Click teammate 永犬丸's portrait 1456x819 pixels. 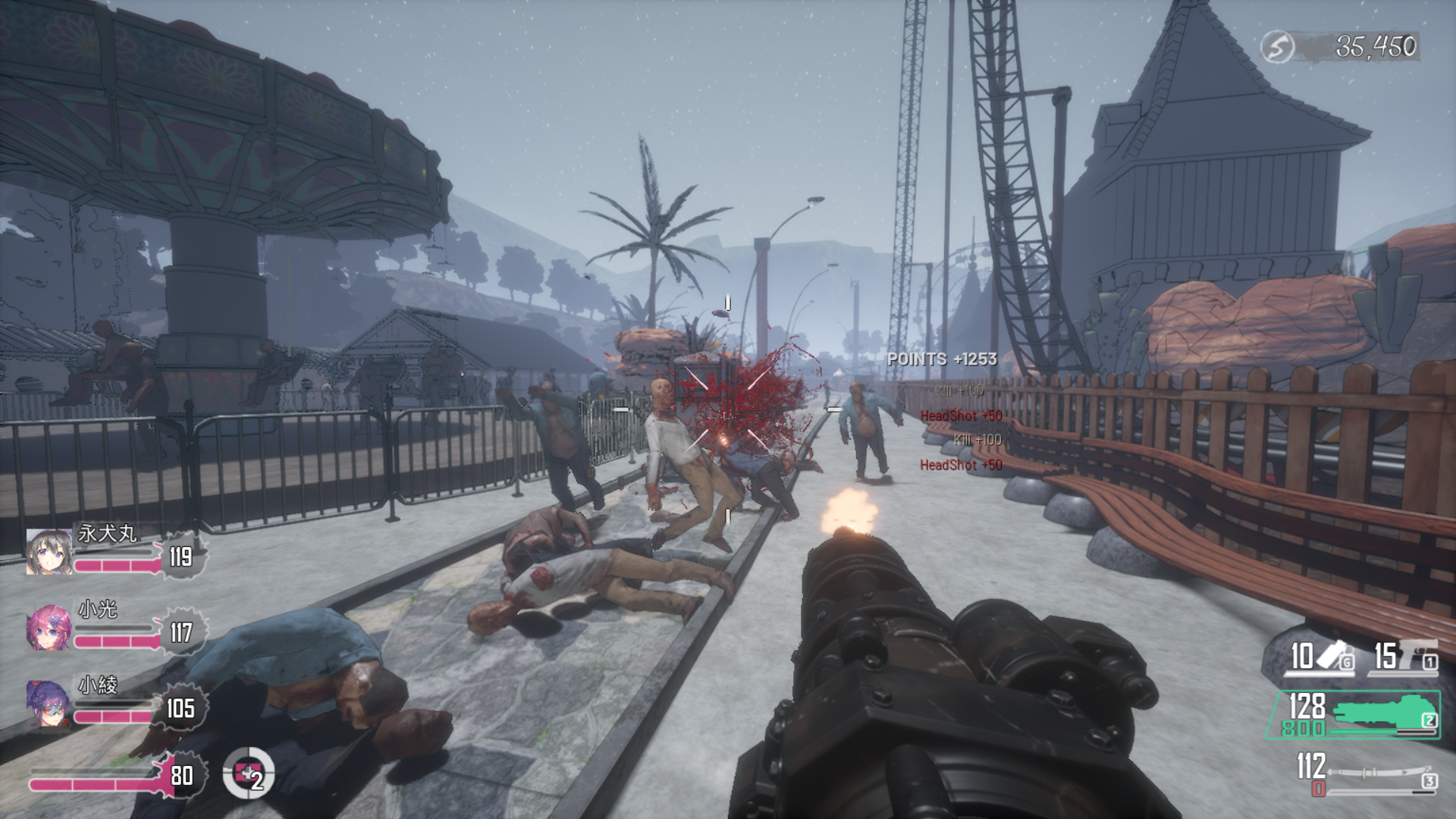(49, 551)
